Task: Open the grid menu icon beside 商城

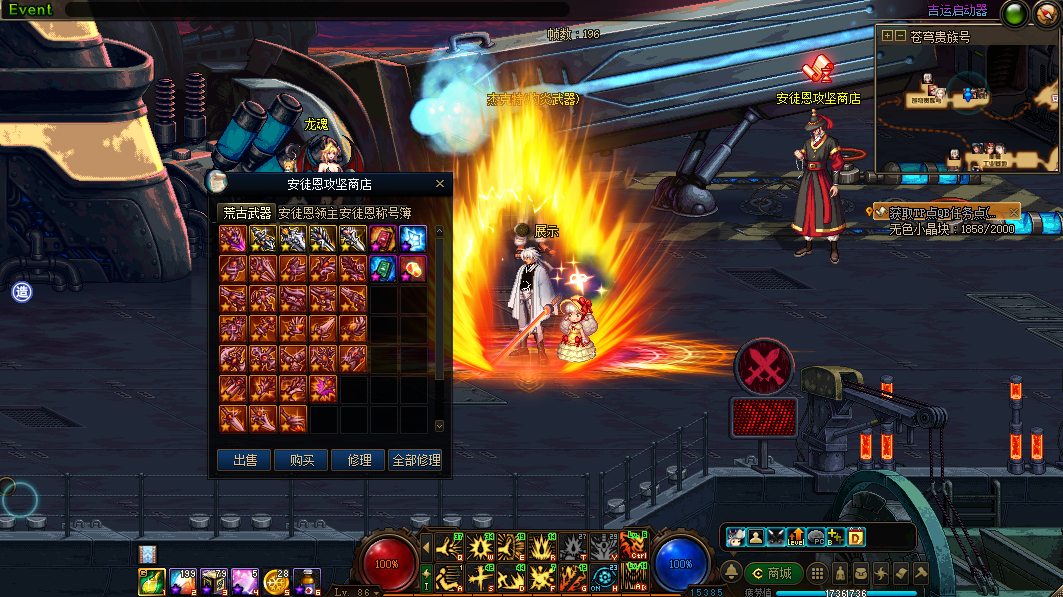Action: 817,573
